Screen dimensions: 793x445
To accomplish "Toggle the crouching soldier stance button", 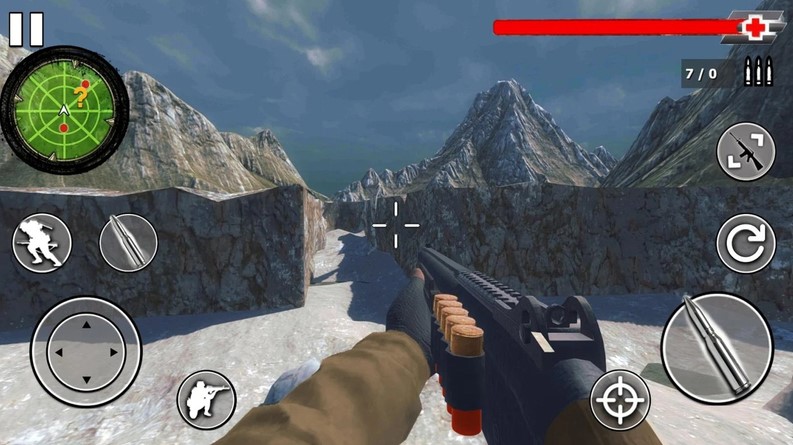I will coord(206,399).
